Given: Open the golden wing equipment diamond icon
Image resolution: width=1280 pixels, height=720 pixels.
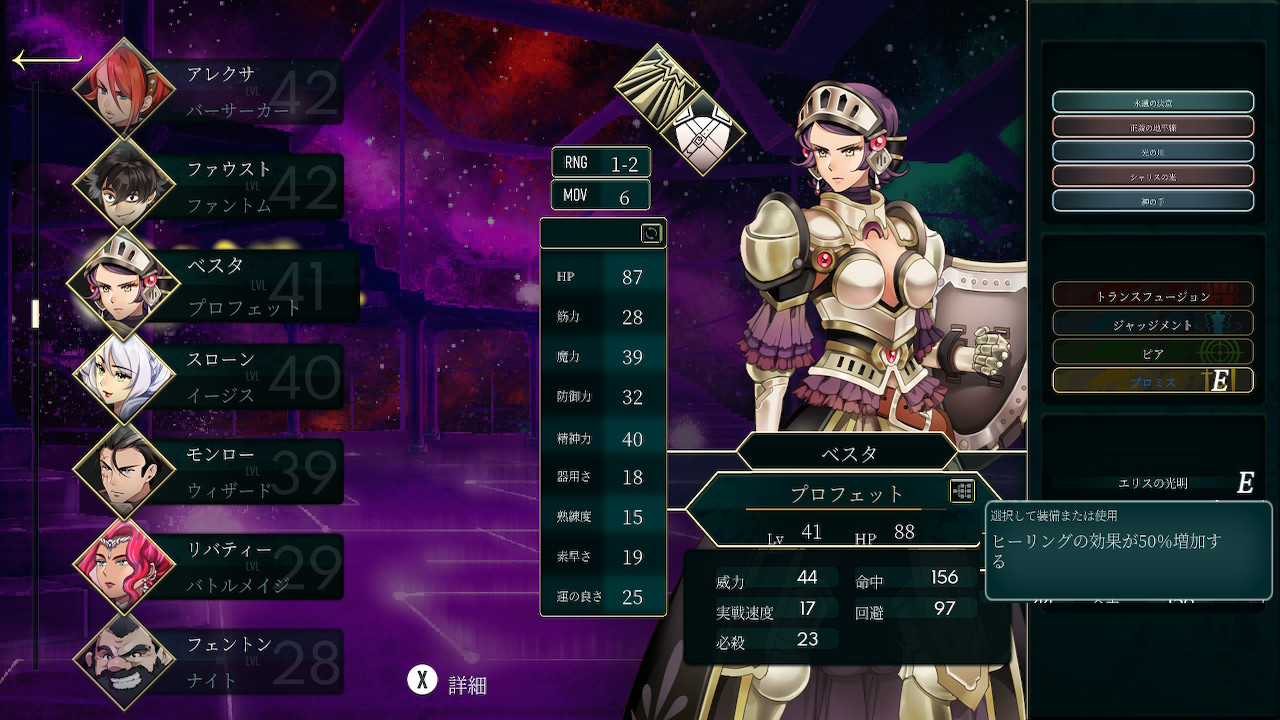Looking at the screenshot, I should click(656, 86).
